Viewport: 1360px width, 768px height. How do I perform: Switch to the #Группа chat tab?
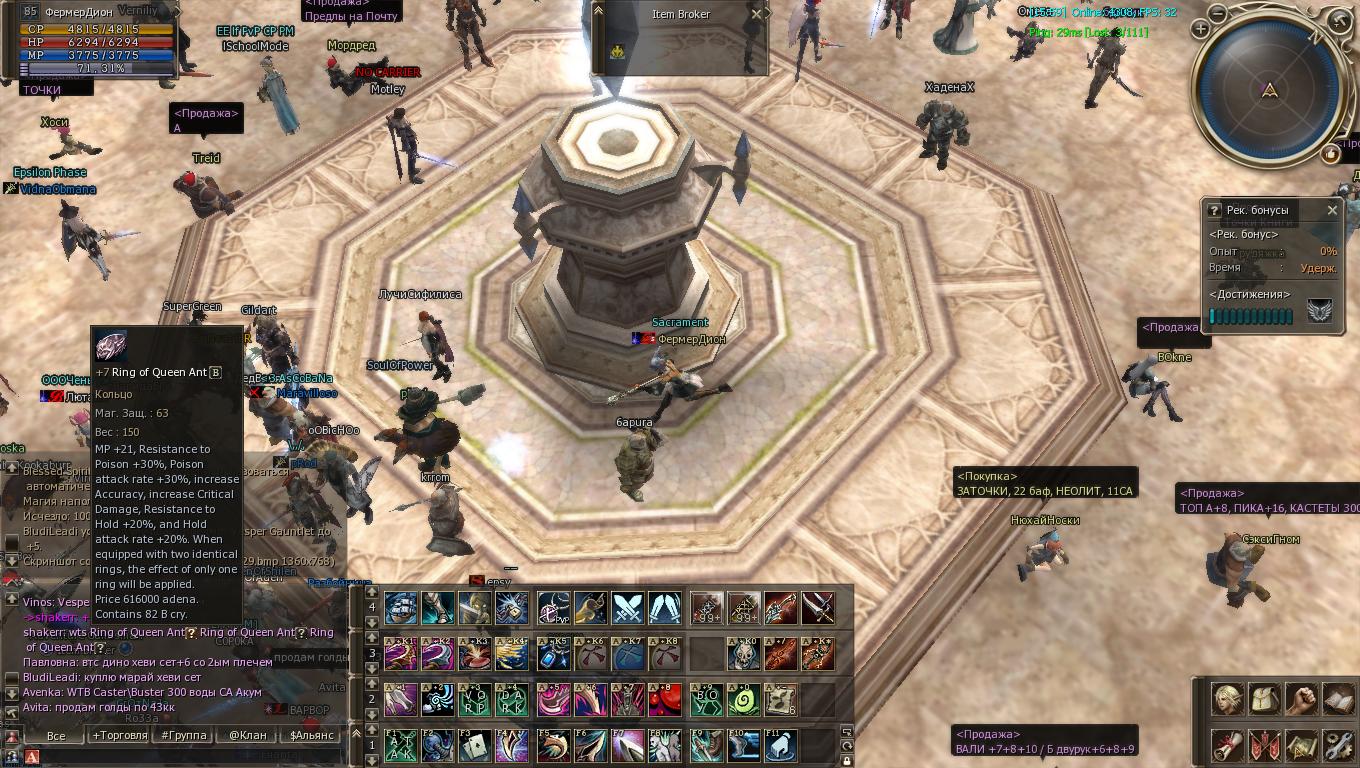pyautogui.click(x=184, y=735)
